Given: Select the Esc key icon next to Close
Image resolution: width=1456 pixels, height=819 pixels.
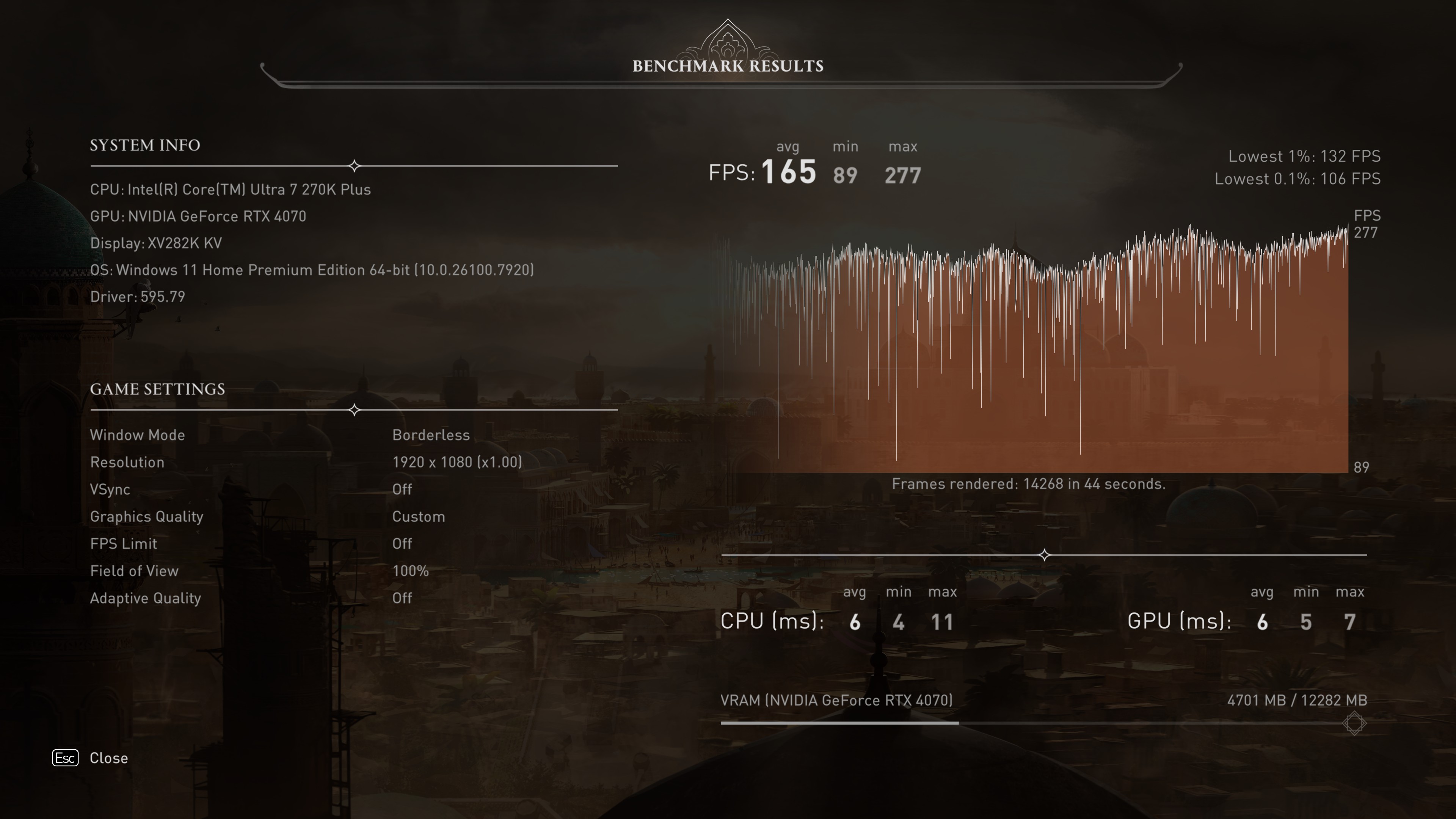Looking at the screenshot, I should click(65, 758).
